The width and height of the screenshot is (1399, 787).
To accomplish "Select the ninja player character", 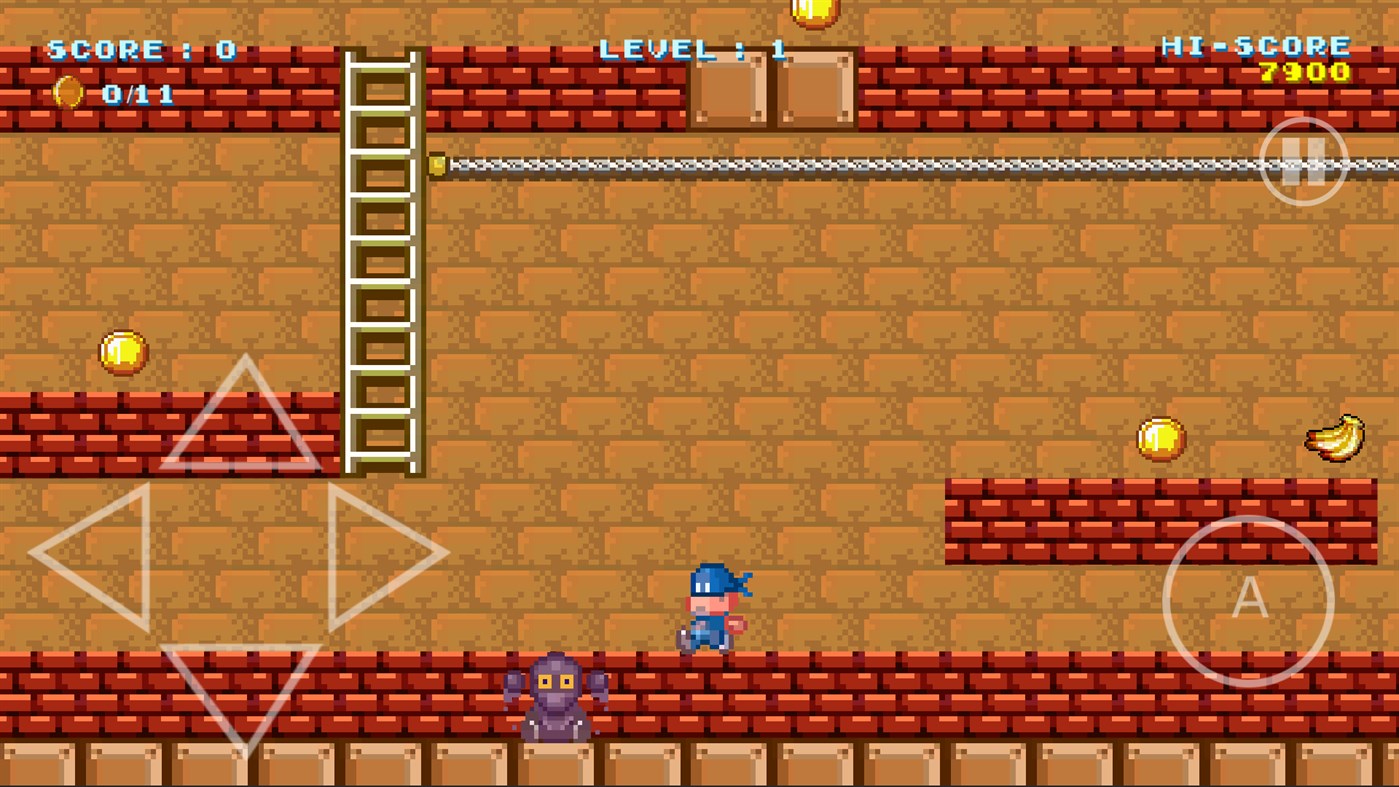I will 712,610.
